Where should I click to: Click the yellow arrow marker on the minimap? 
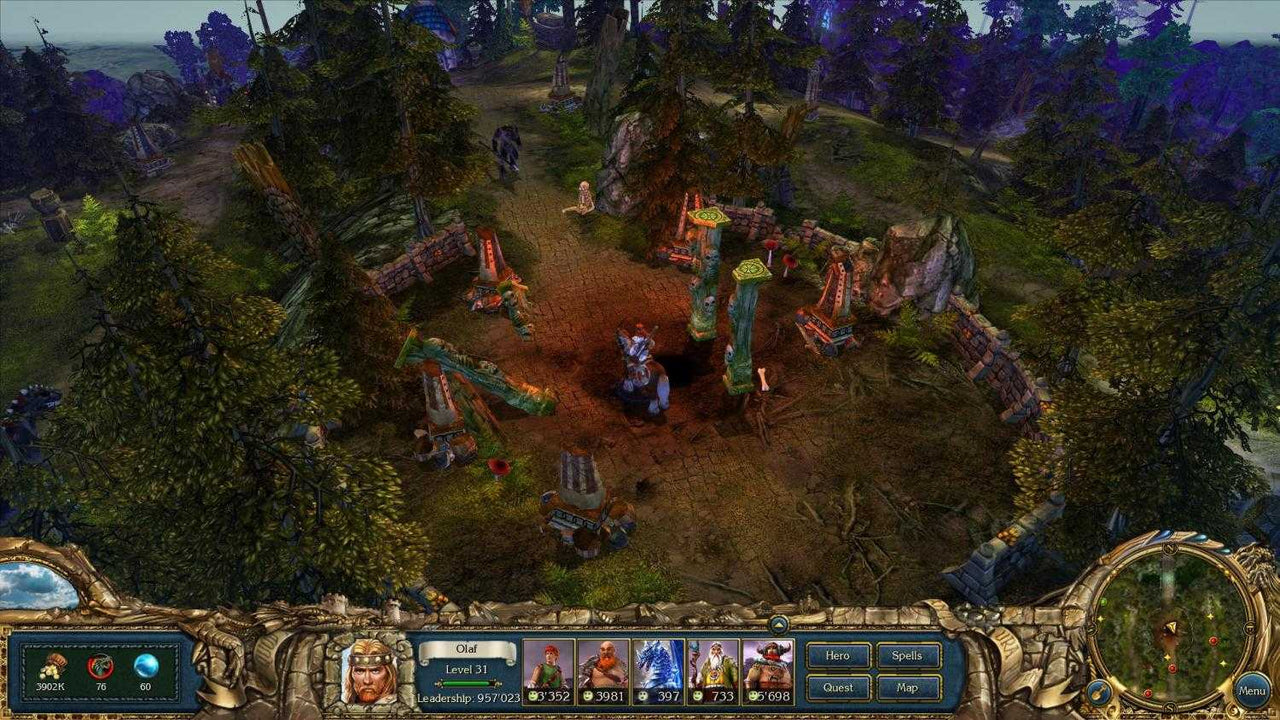1172,627
